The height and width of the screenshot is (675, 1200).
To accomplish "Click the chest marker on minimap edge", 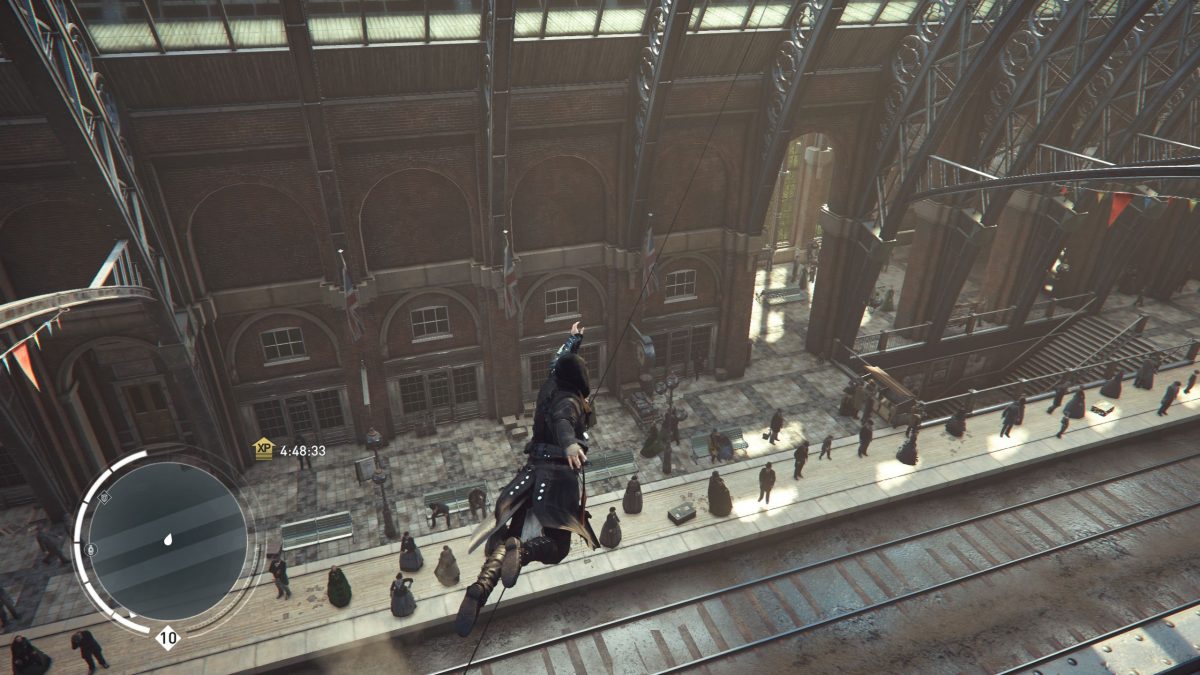I will click(x=105, y=496).
